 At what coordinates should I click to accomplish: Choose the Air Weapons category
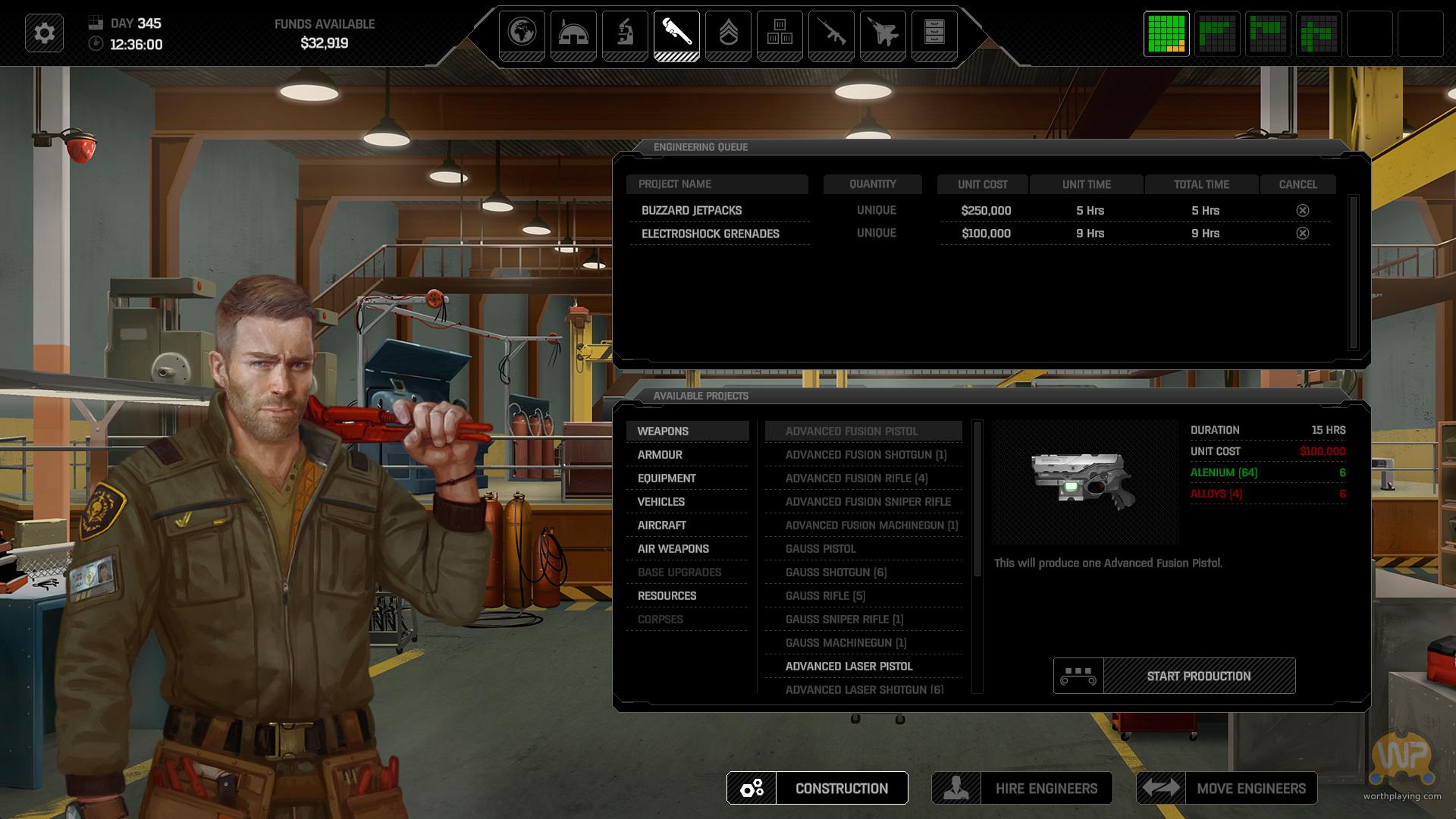673,548
